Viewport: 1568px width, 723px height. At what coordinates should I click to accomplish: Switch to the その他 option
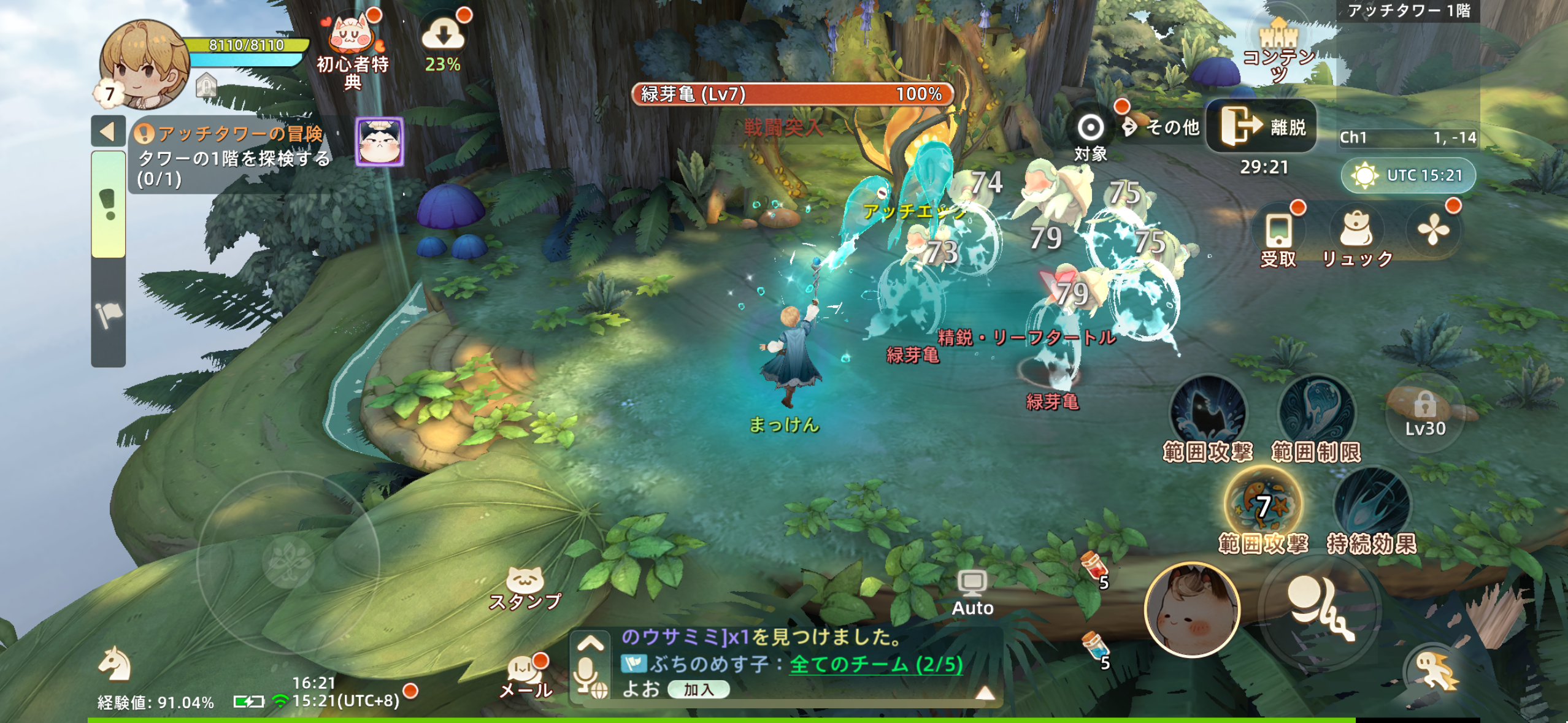(x=1161, y=128)
